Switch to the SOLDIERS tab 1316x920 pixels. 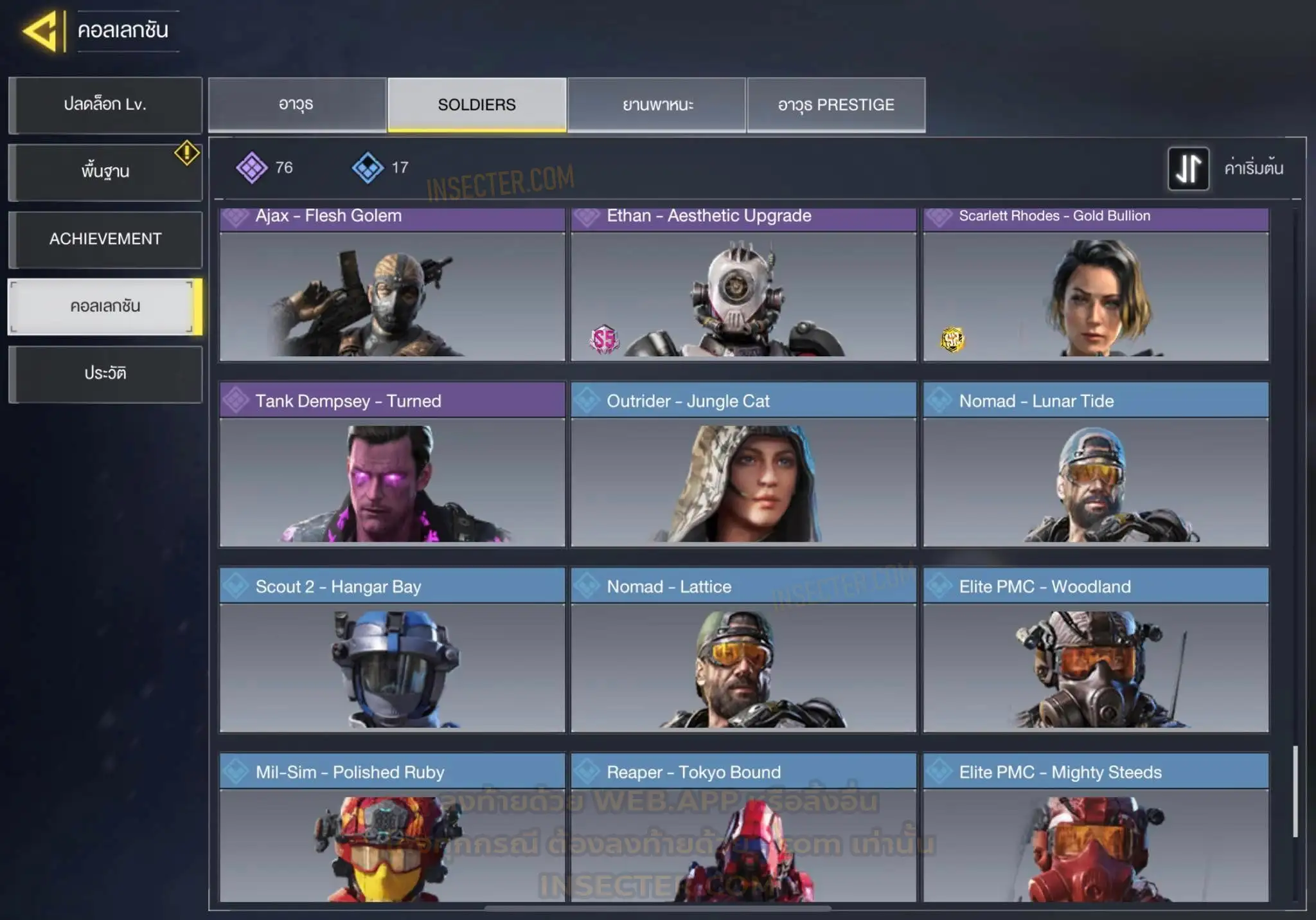[477, 105]
